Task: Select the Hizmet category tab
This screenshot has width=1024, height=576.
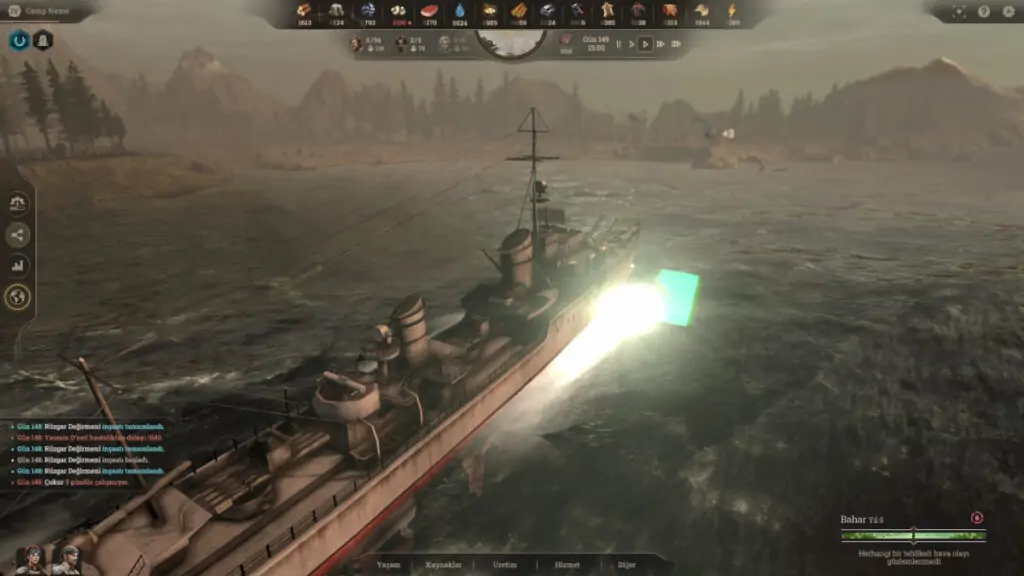Action: [x=567, y=565]
